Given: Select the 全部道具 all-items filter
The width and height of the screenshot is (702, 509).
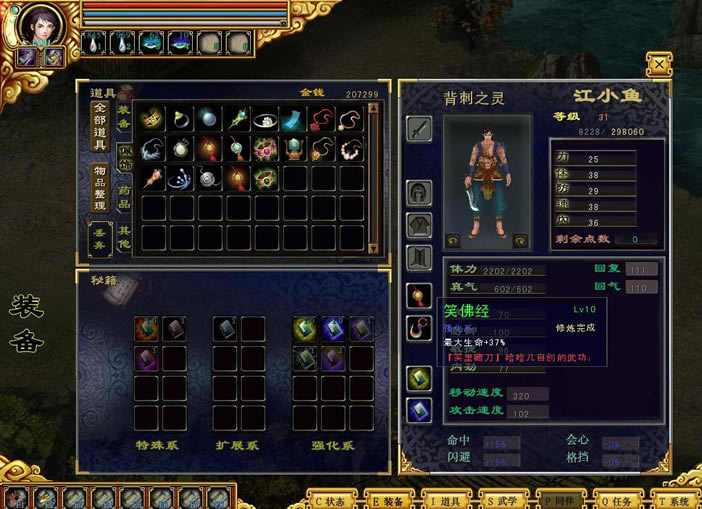Looking at the screenshot, I should point(99,126).
